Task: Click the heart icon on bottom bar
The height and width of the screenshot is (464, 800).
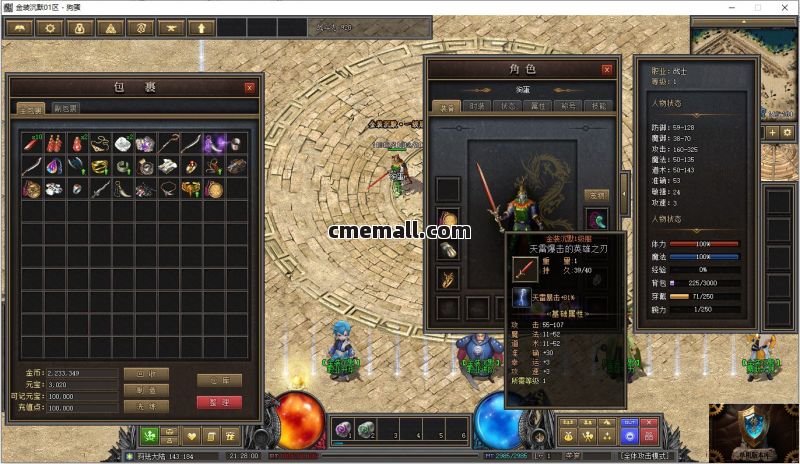Action: pos(191,436)
